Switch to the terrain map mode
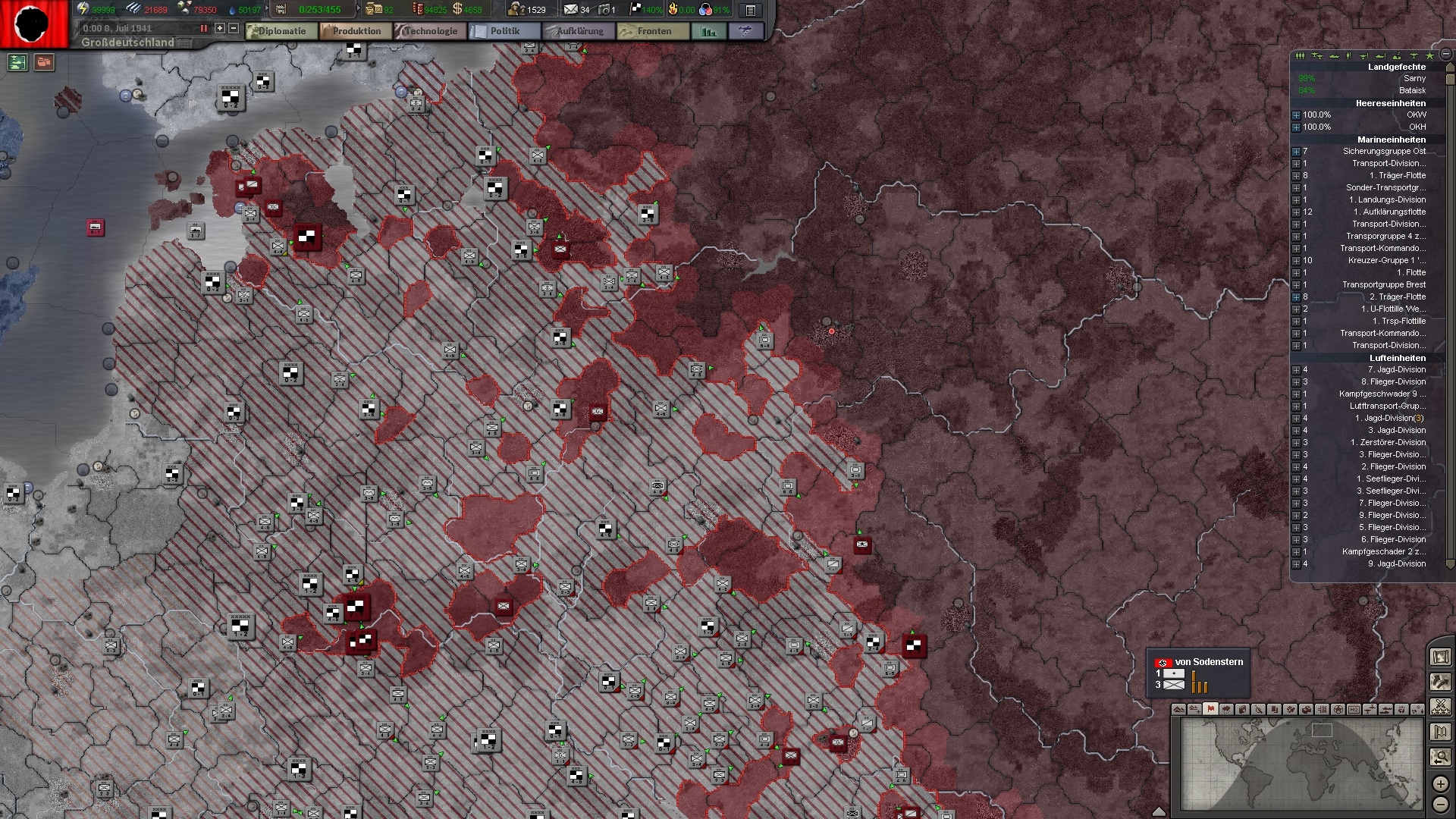Viewport: 1456px width, 819px height. pyautogui.click(x=1178, y=711)
